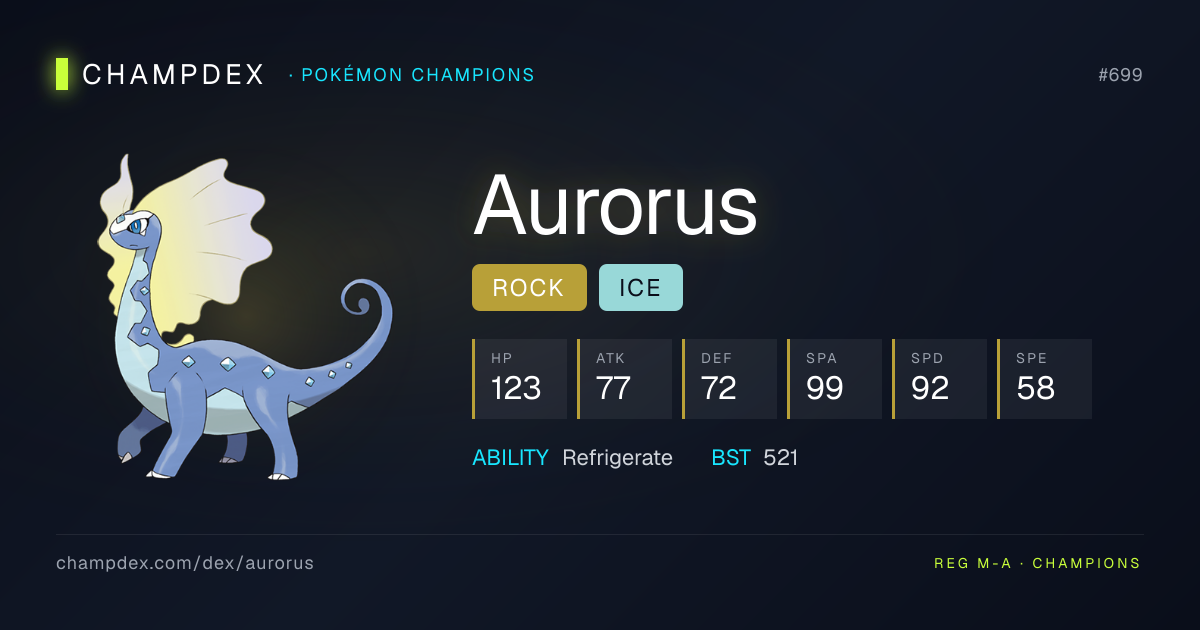This screenshot has width=1200, height=630.
Task: Click the ChampDex logo
Action: click(x=162, y=75)
